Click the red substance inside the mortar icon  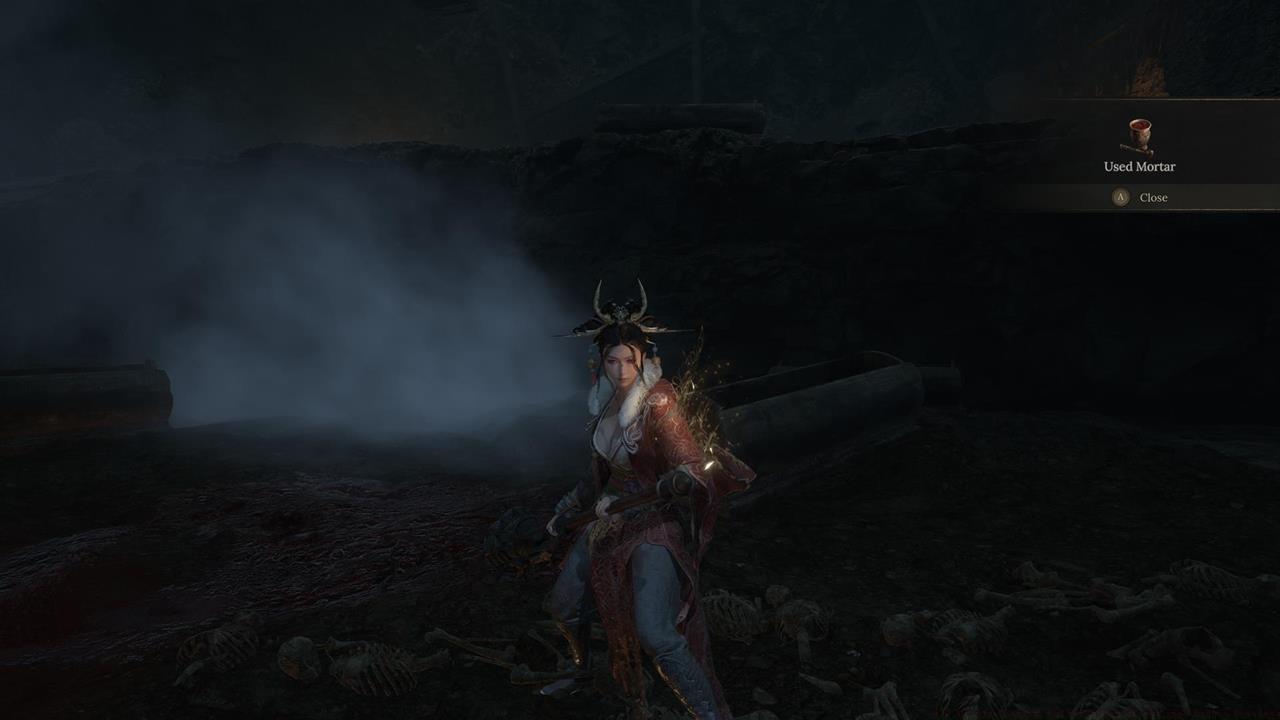(1139, 125)
